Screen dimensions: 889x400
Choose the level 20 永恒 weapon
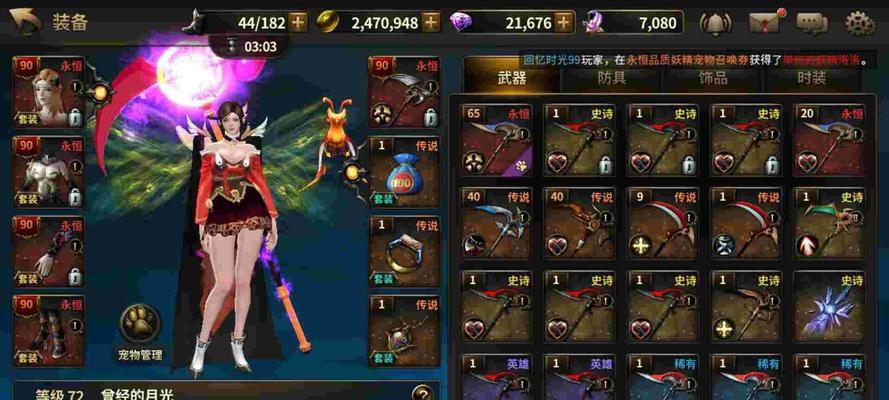point(829,140)
